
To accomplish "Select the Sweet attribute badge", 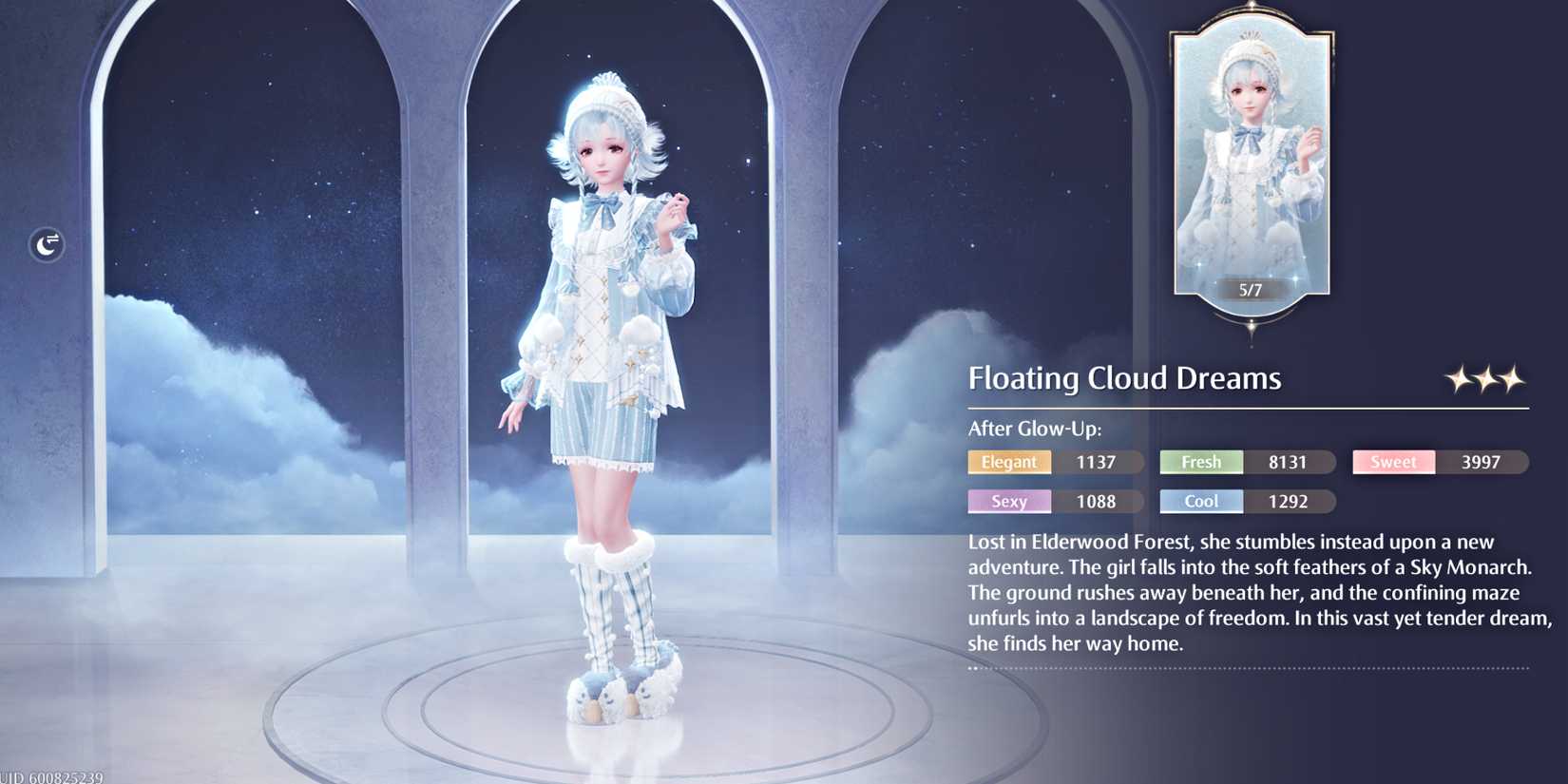I will click(x=1393, y=462).
